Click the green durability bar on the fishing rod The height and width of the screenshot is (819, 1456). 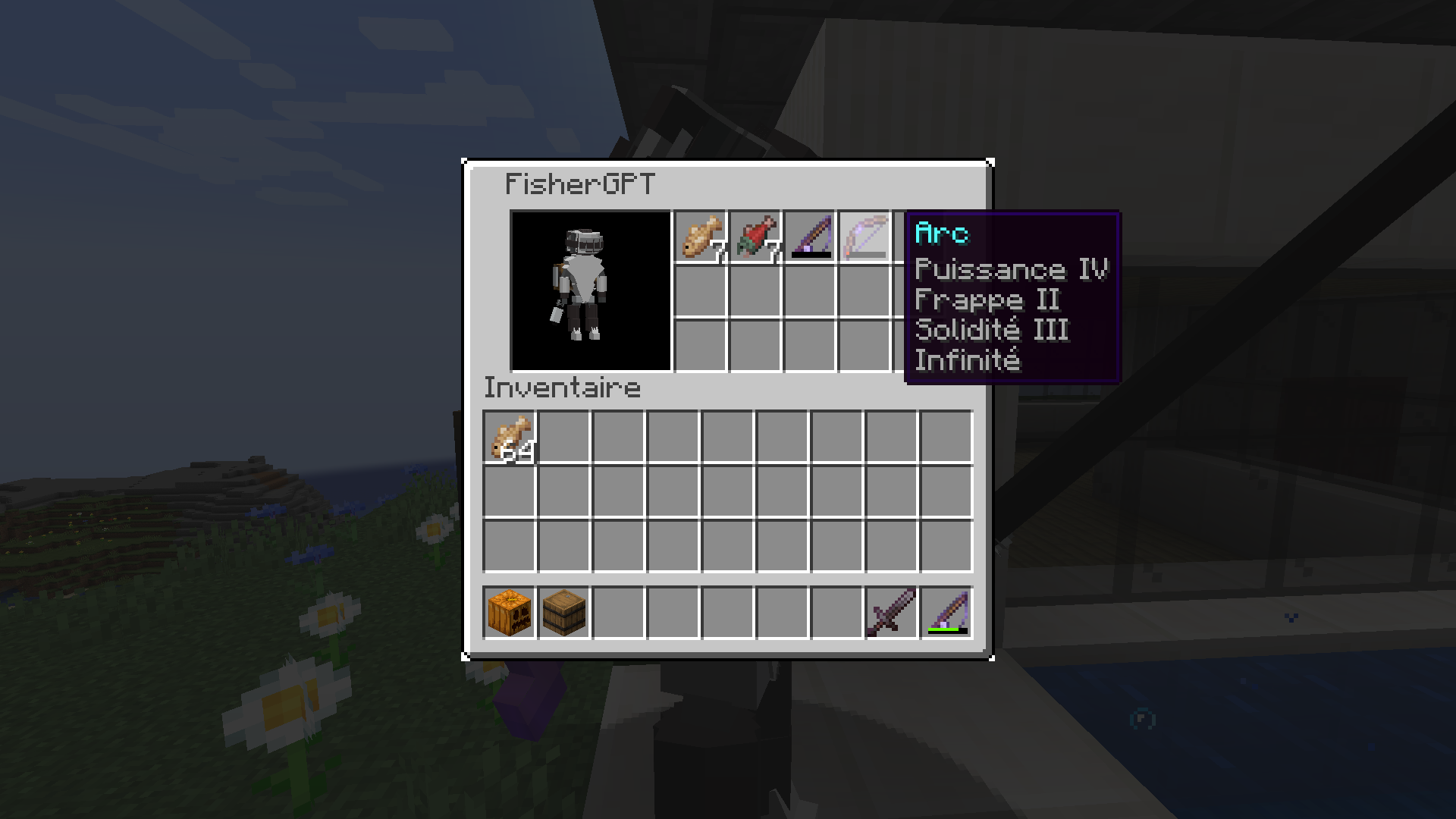(x=943, y=631)
